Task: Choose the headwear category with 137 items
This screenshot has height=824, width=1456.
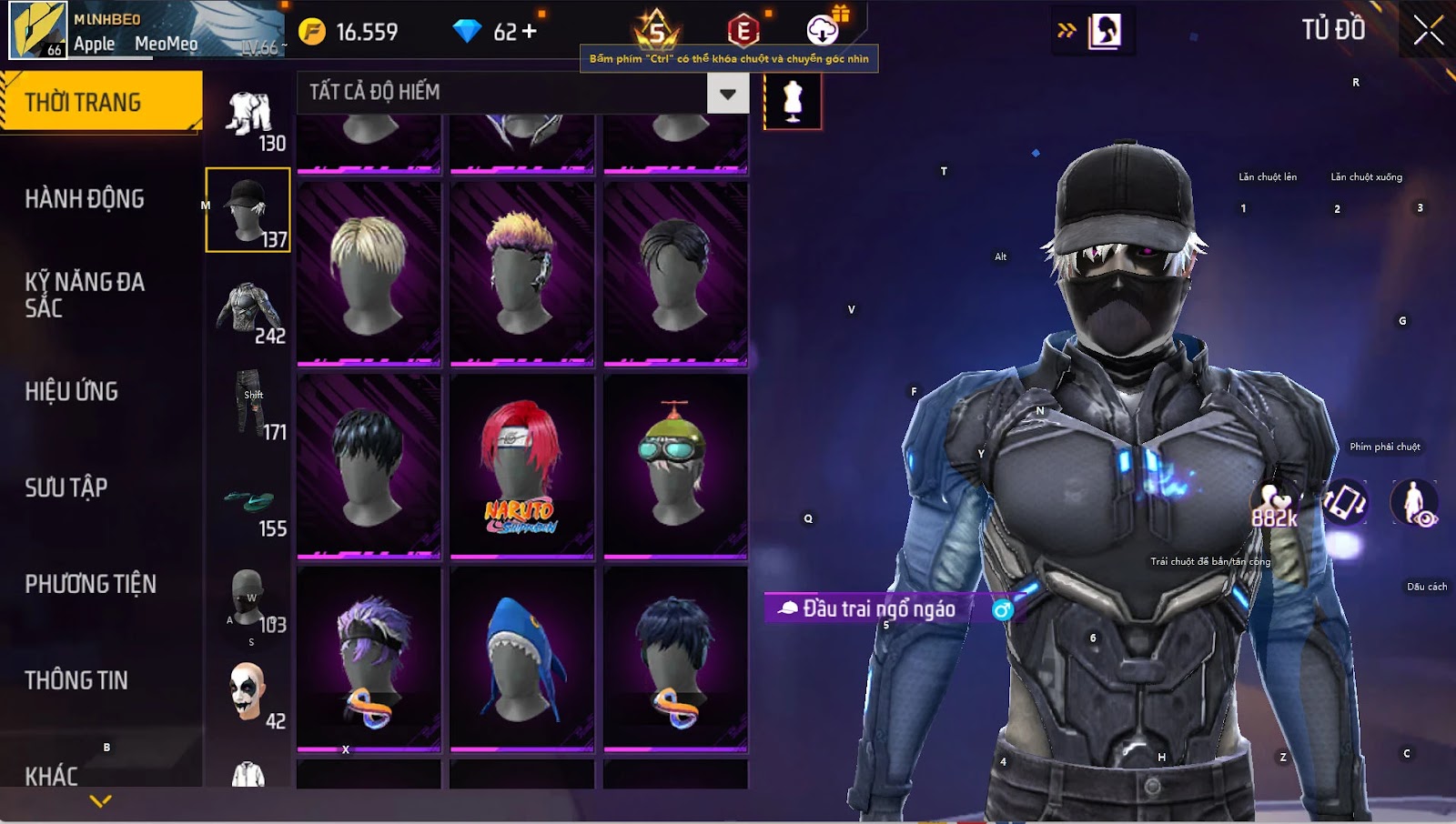Action: [x=248, y=210]
